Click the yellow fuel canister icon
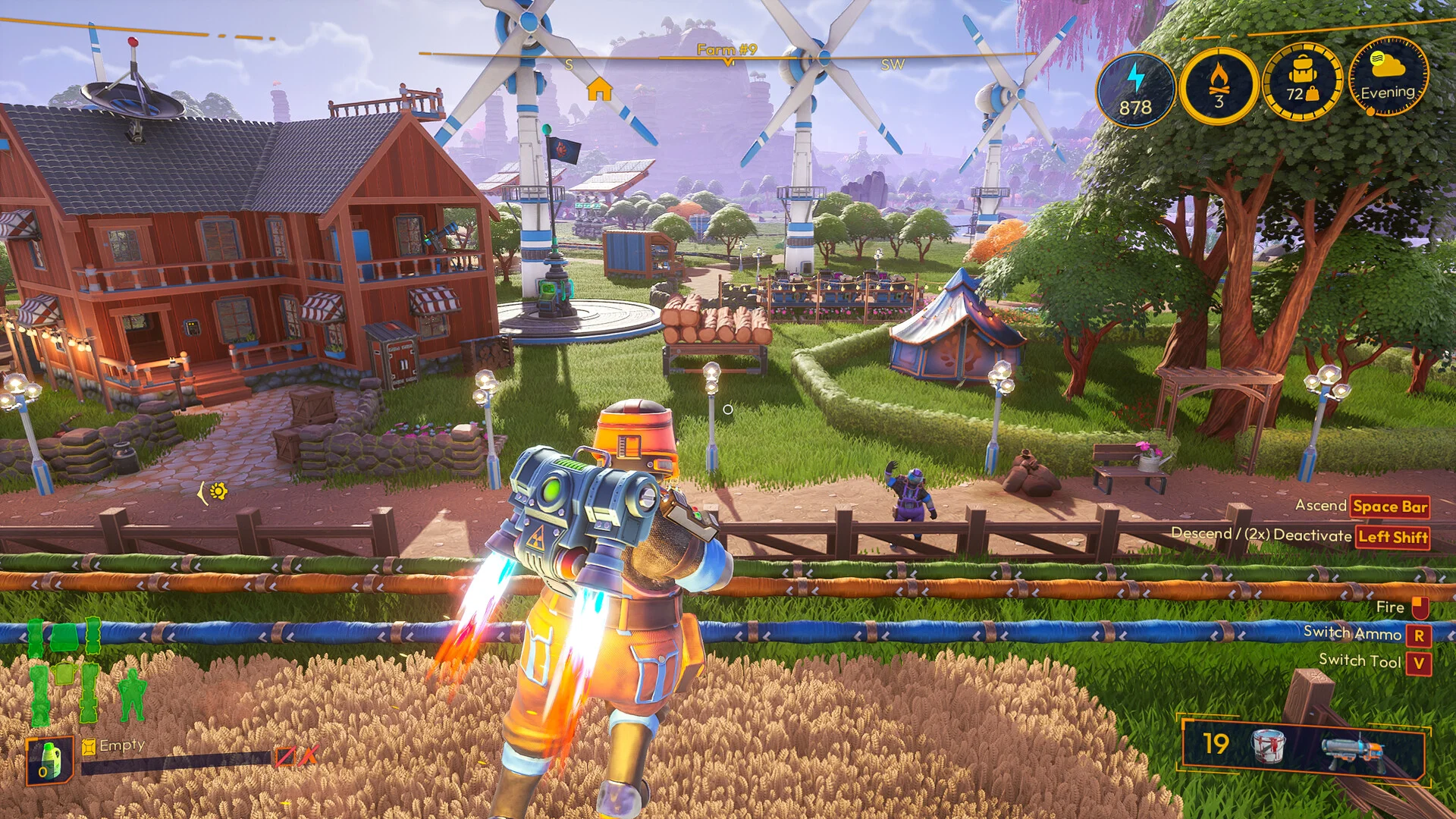1456x819 pixels. [x=89, y=747]
